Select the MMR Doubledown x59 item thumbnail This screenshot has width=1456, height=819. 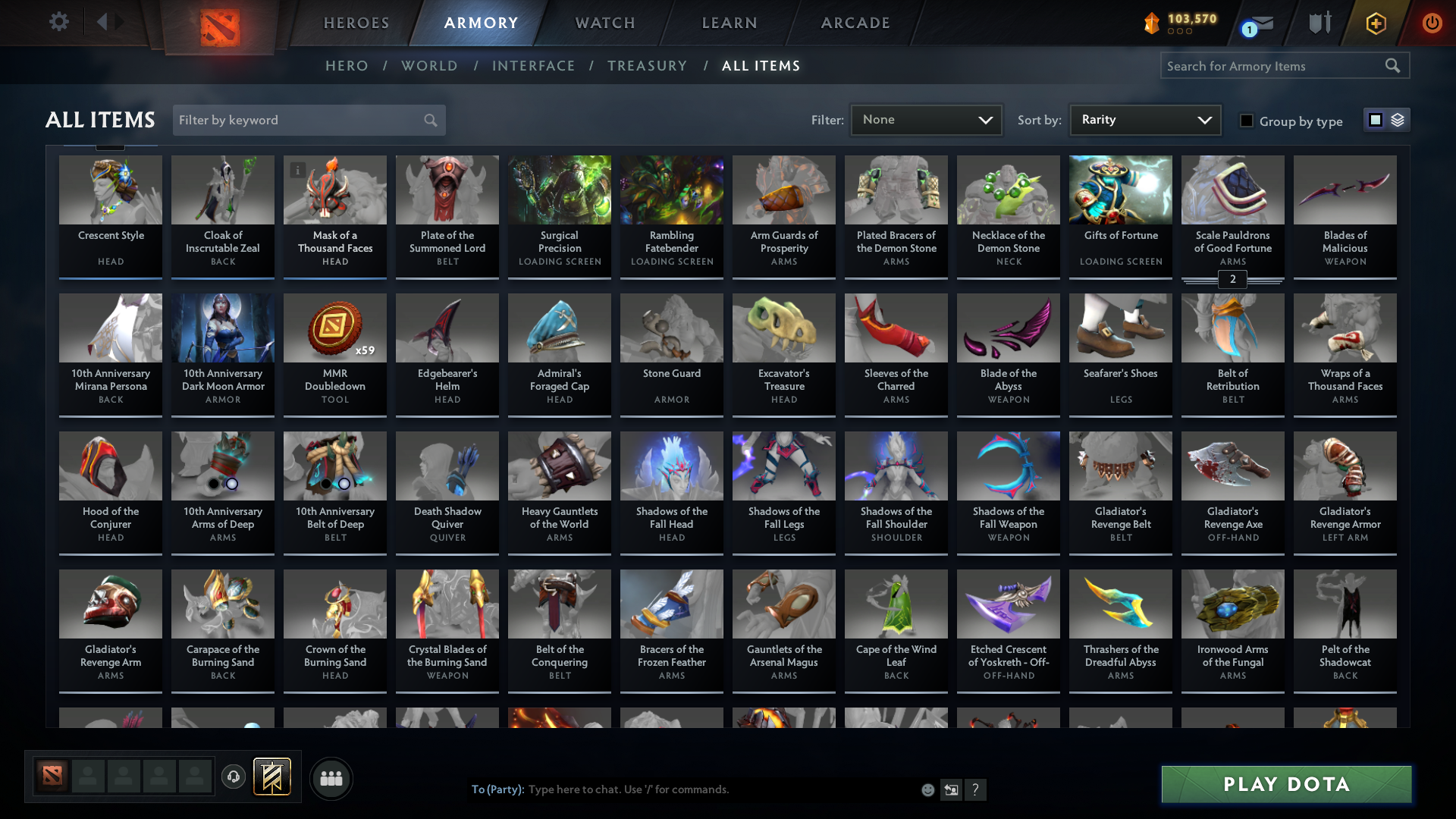(x=334, y=328)
